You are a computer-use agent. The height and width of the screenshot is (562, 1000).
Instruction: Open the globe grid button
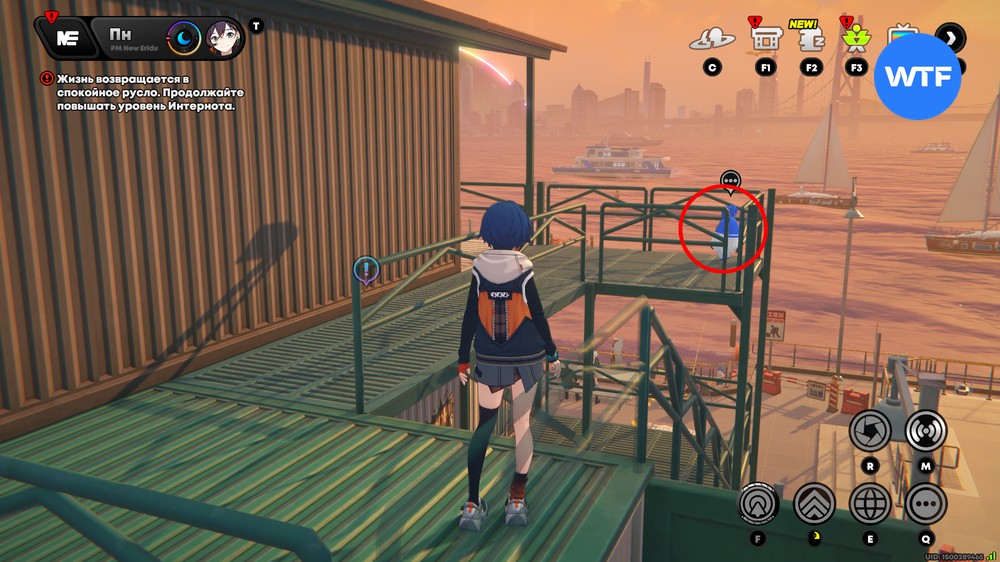pyautogui.click(x=870, y=504)
